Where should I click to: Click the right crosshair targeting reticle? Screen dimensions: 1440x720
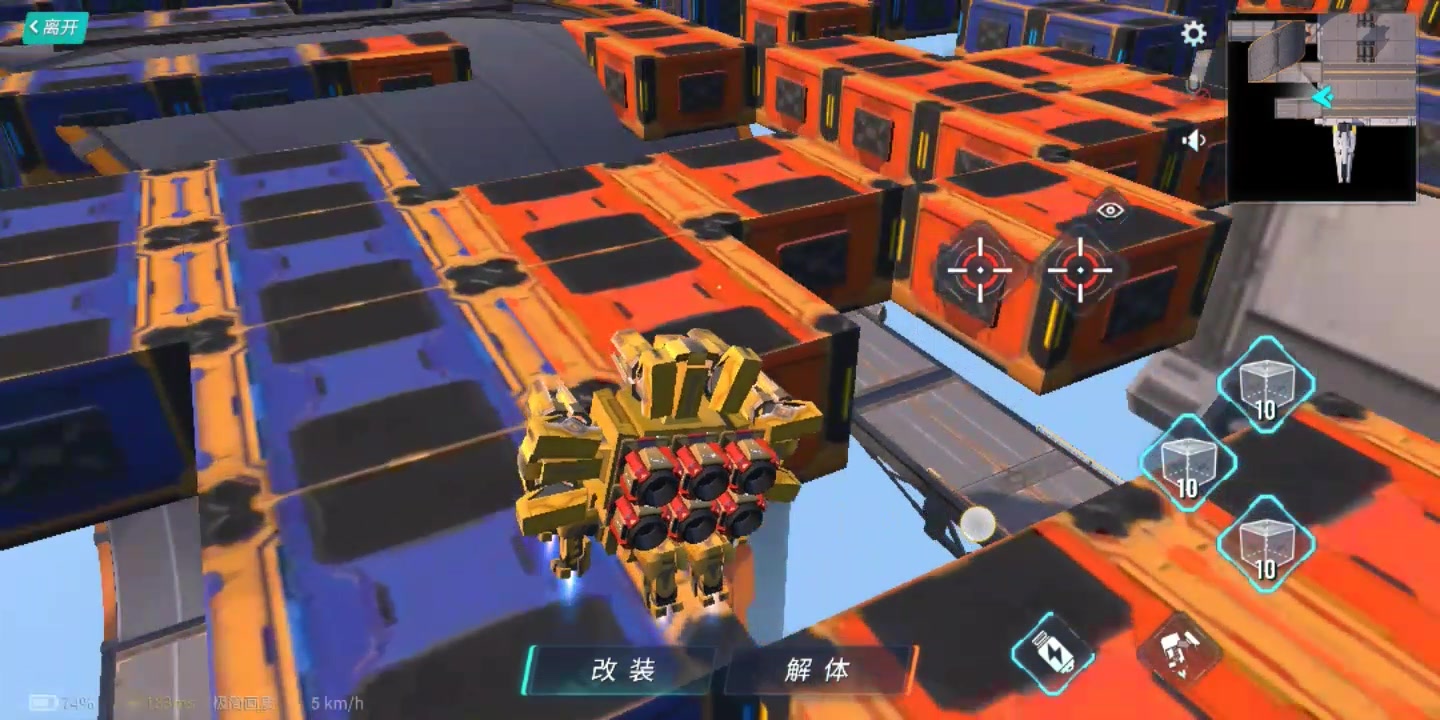click(1083, 268)
